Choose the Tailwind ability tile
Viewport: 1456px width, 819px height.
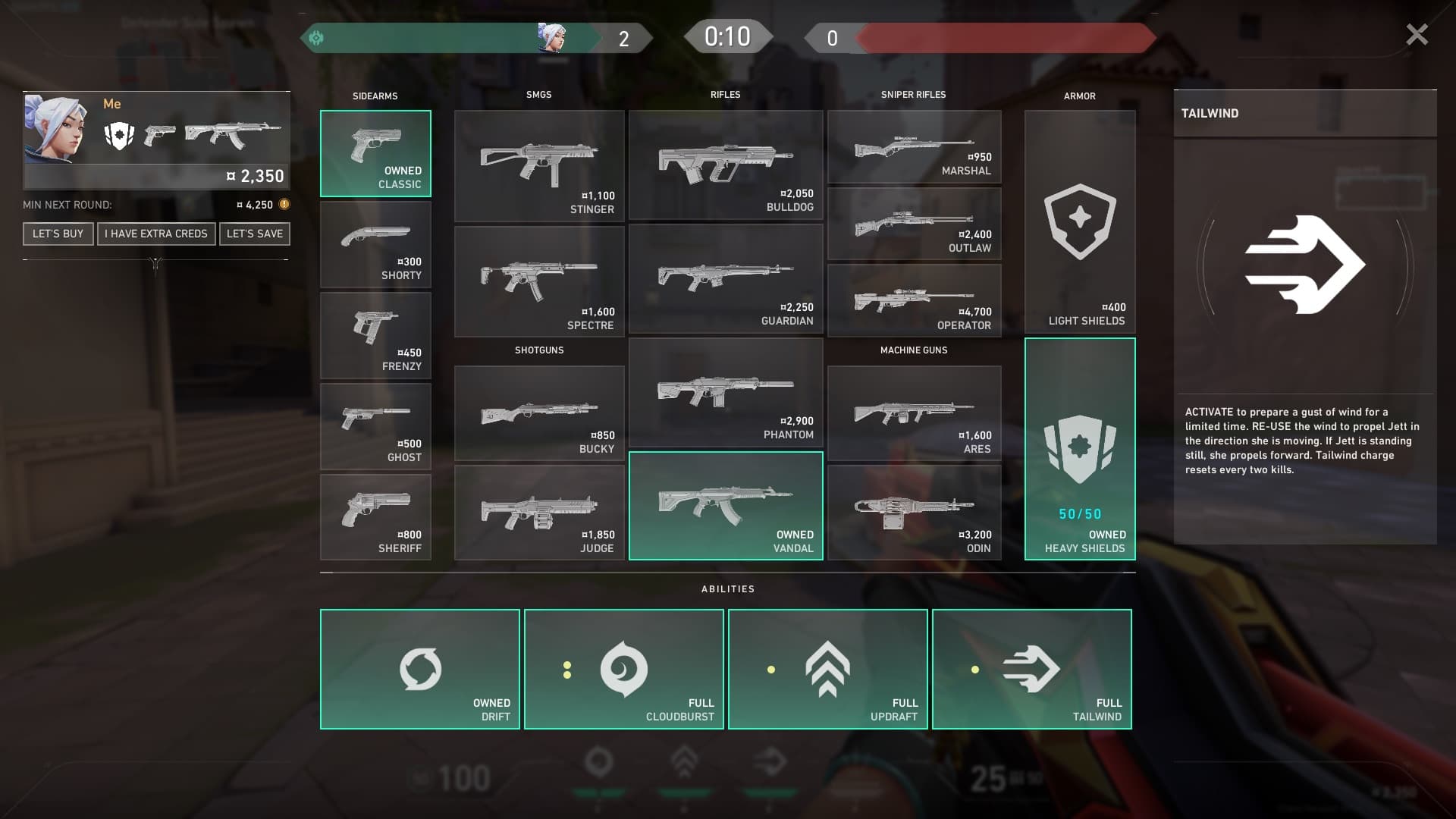pyautogui.click(x=1031, y=669)
